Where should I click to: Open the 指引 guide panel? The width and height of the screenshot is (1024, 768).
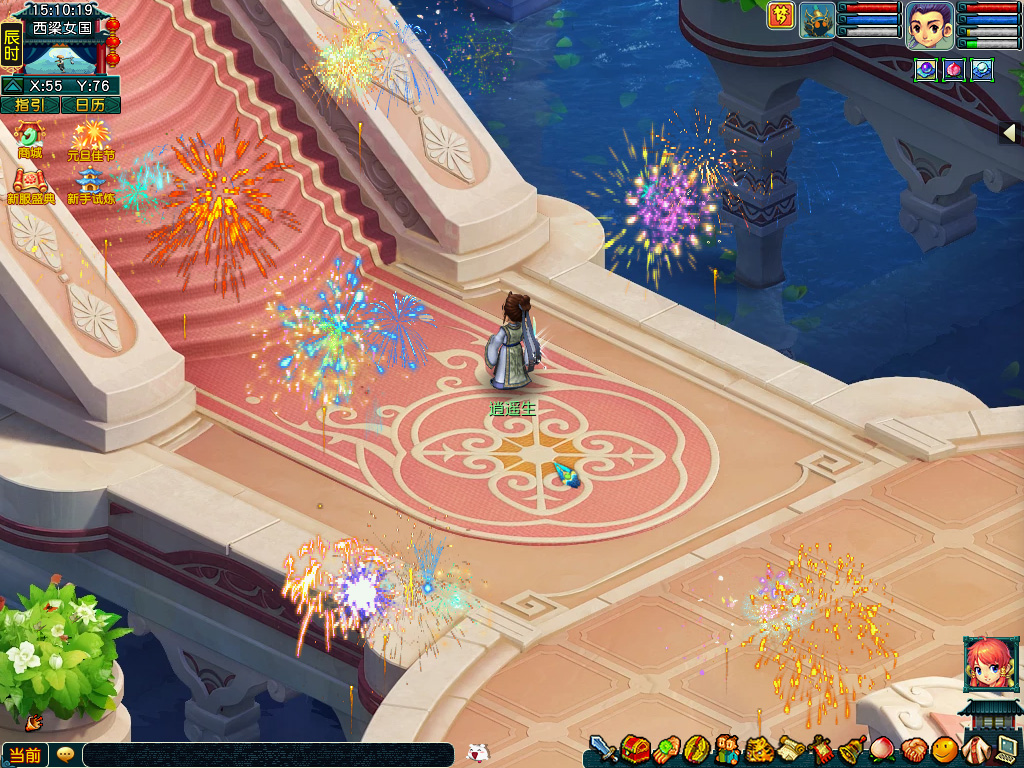[29, 105]
